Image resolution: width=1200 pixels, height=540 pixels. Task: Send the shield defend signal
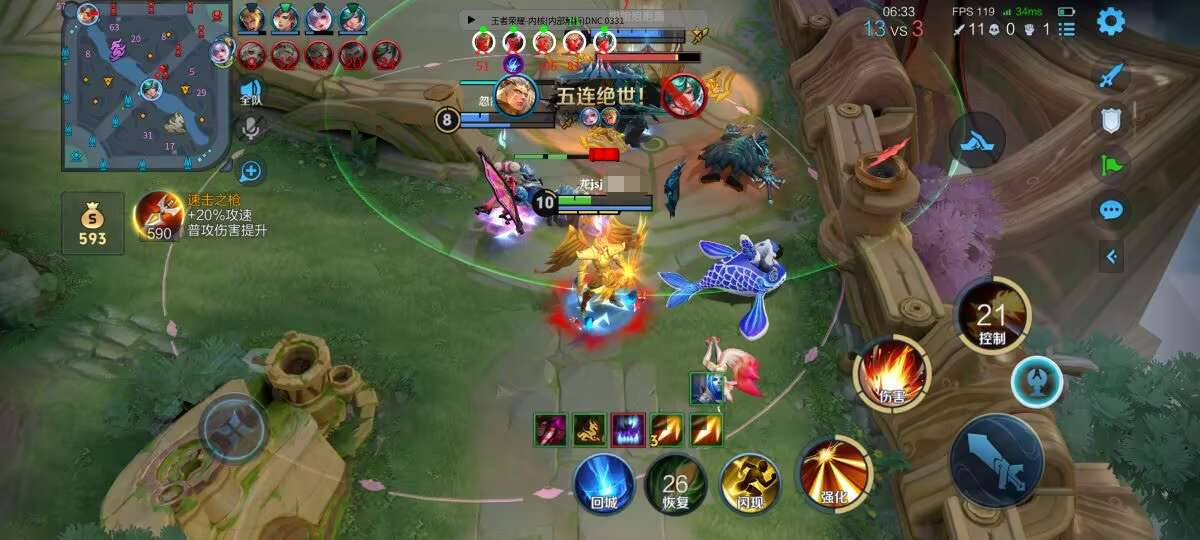pos(1112,120)
